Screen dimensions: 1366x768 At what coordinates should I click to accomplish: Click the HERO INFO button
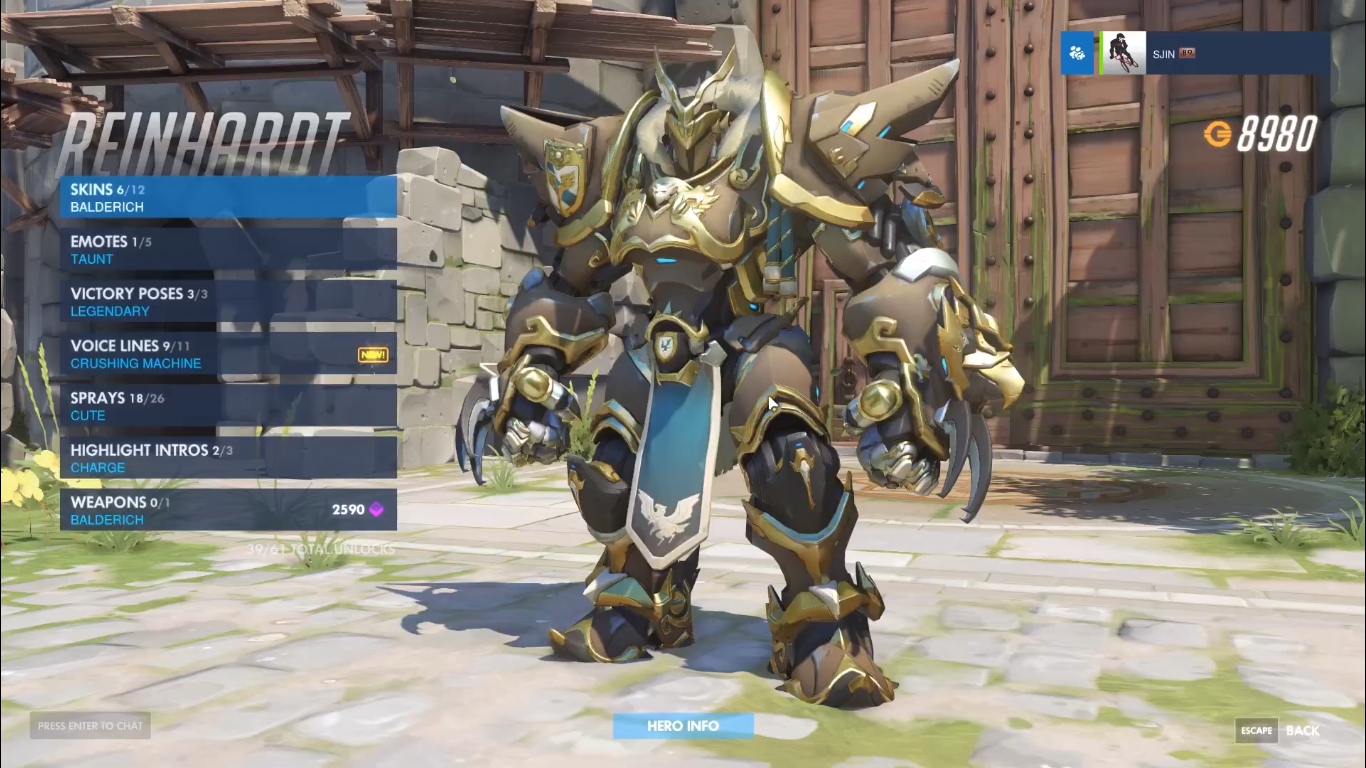[683, 725]
